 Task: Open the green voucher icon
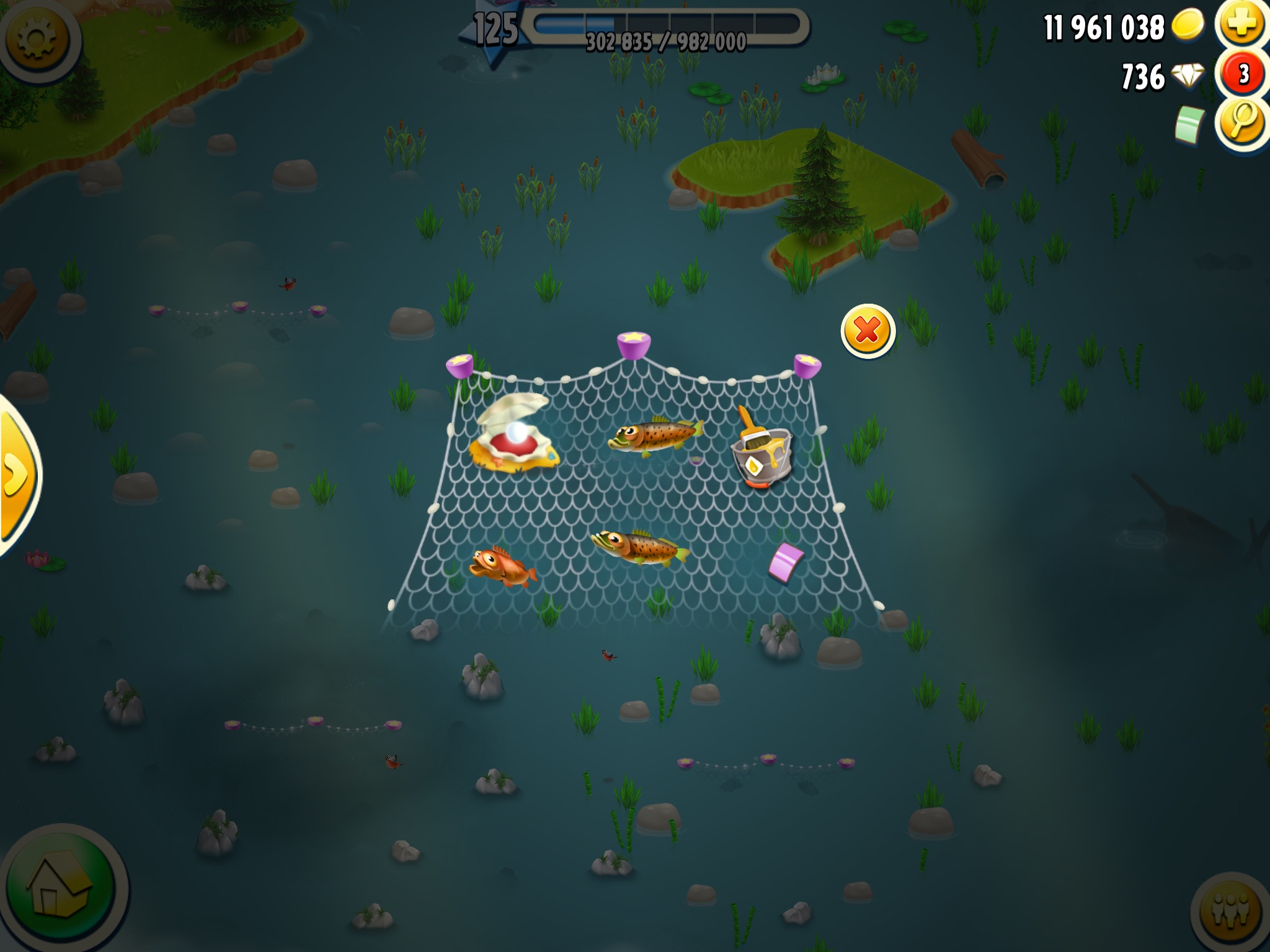pyautogui.click(x=1190, y=123)
